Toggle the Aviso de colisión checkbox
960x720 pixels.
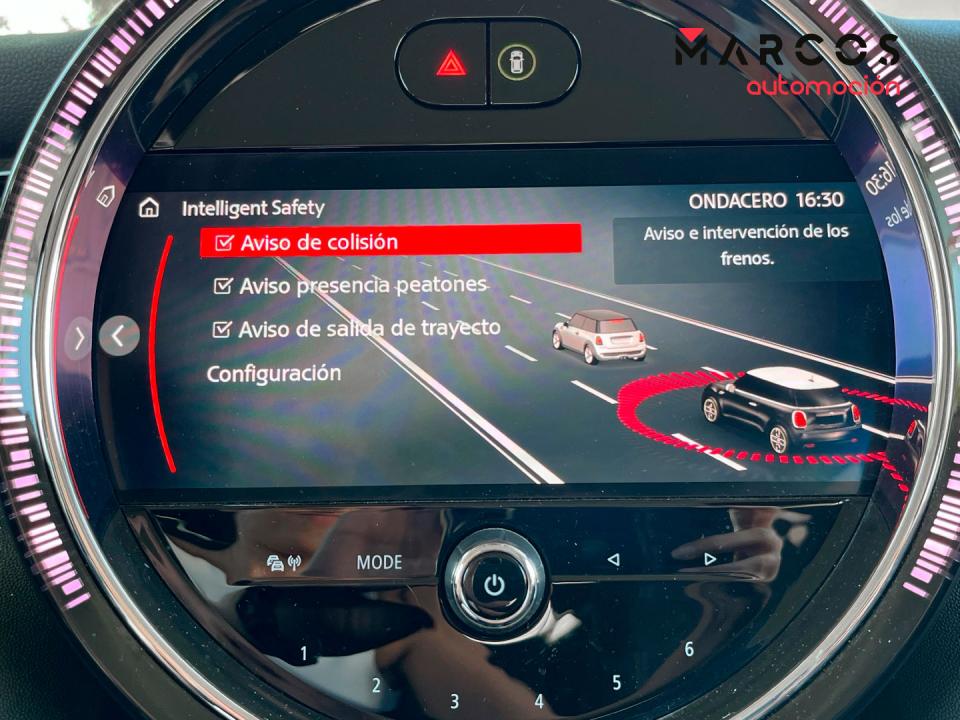224,243
